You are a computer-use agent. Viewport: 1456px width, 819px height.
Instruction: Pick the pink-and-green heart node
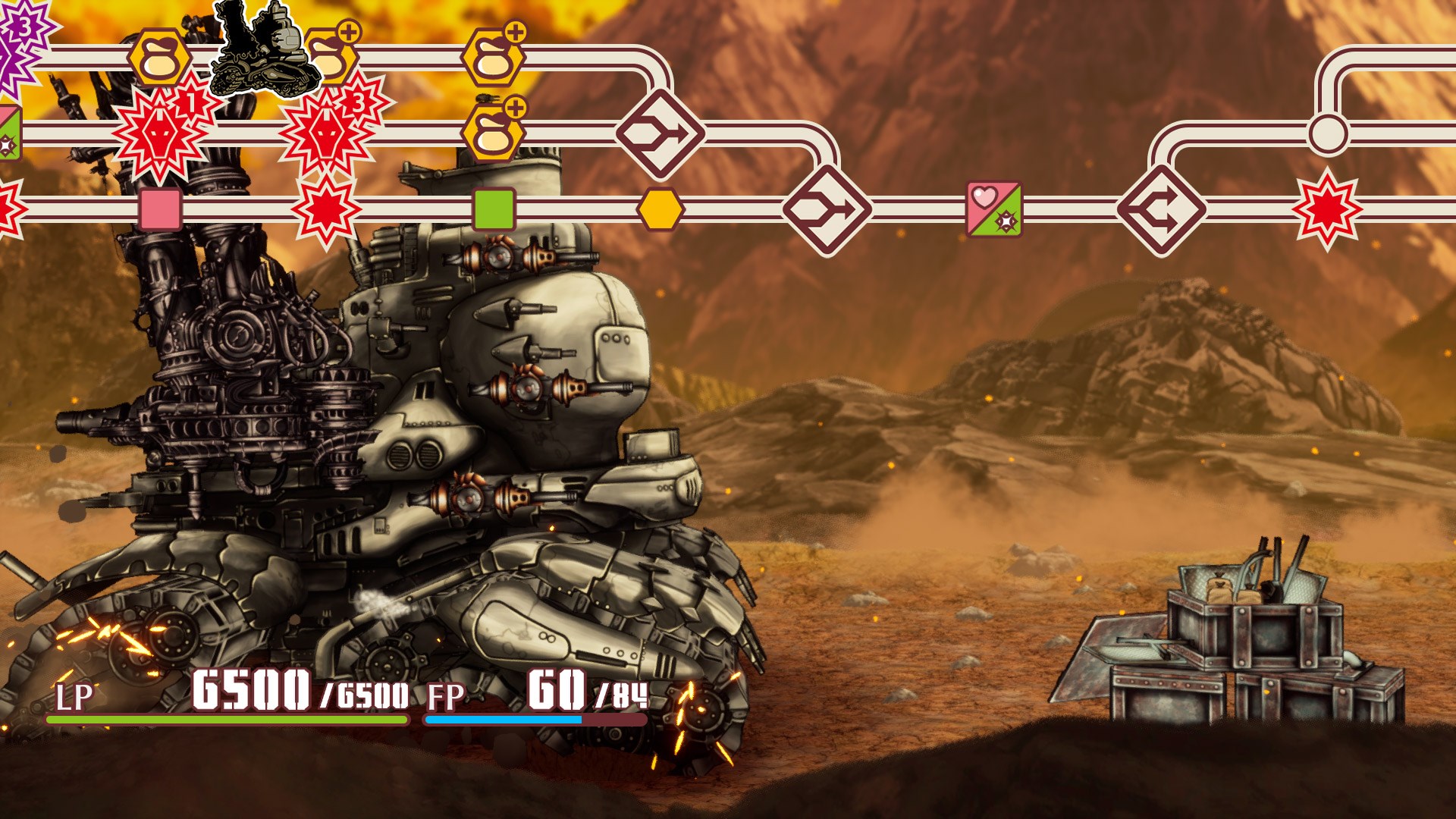(993, 209)
